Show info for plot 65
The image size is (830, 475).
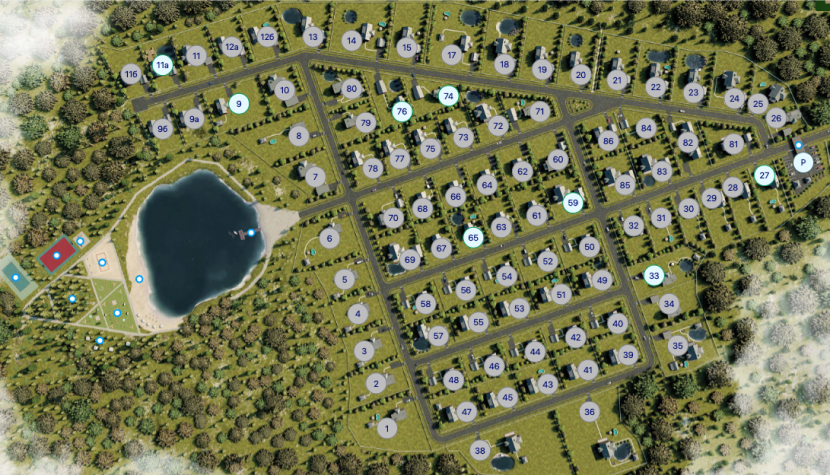tap(474, 237)
